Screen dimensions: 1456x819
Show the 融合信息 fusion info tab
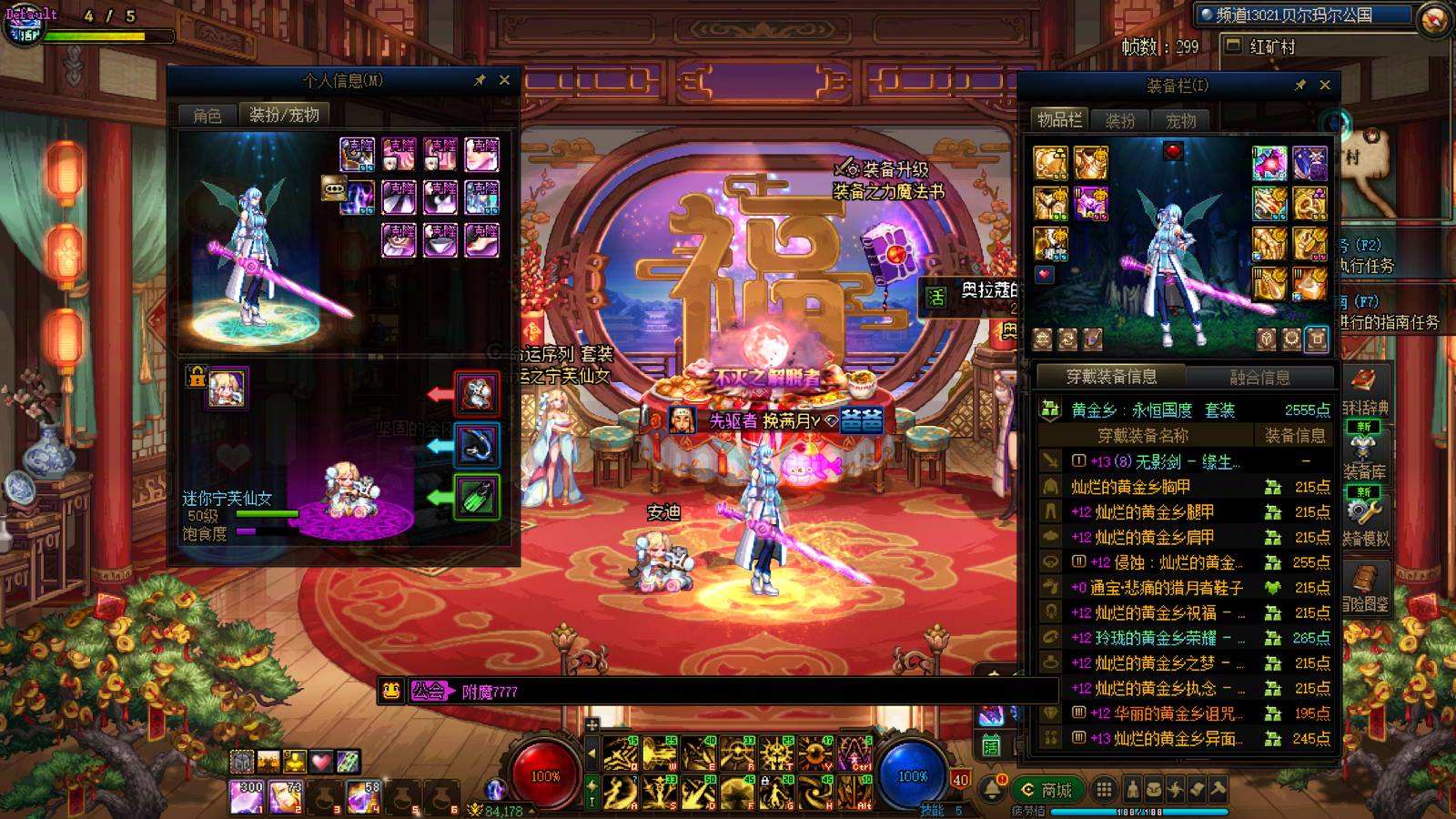coord(1260,377)
